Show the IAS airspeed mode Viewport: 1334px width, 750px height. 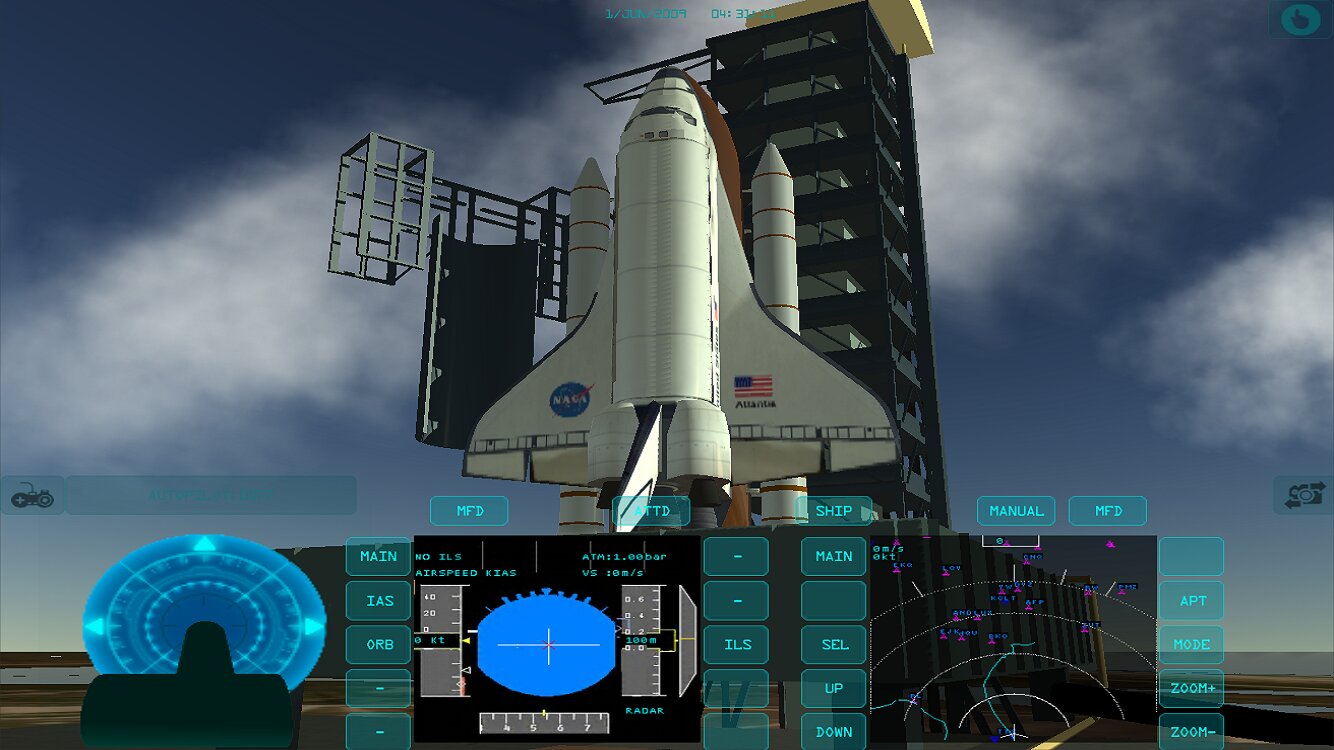click(379, 601)
